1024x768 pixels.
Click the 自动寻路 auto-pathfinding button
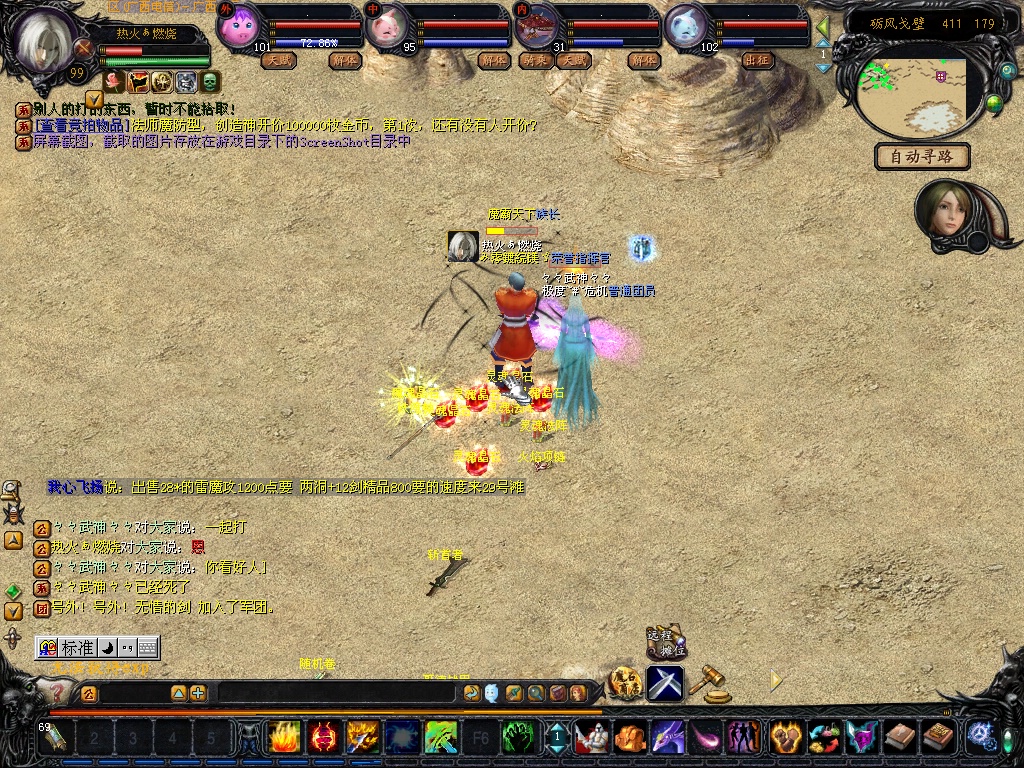922,156
